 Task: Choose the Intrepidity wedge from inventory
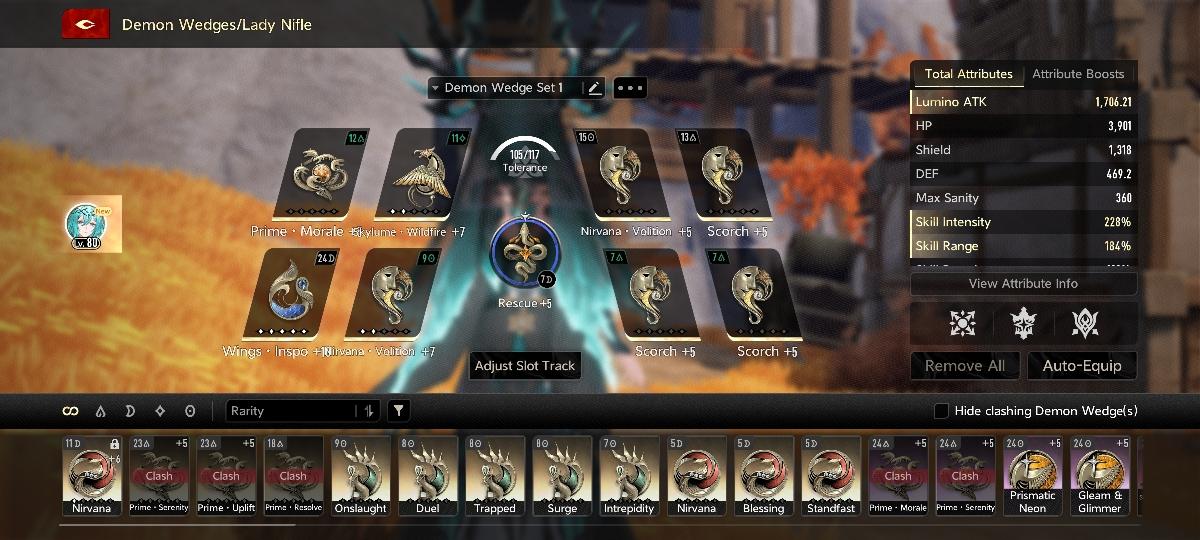point(629,476)
